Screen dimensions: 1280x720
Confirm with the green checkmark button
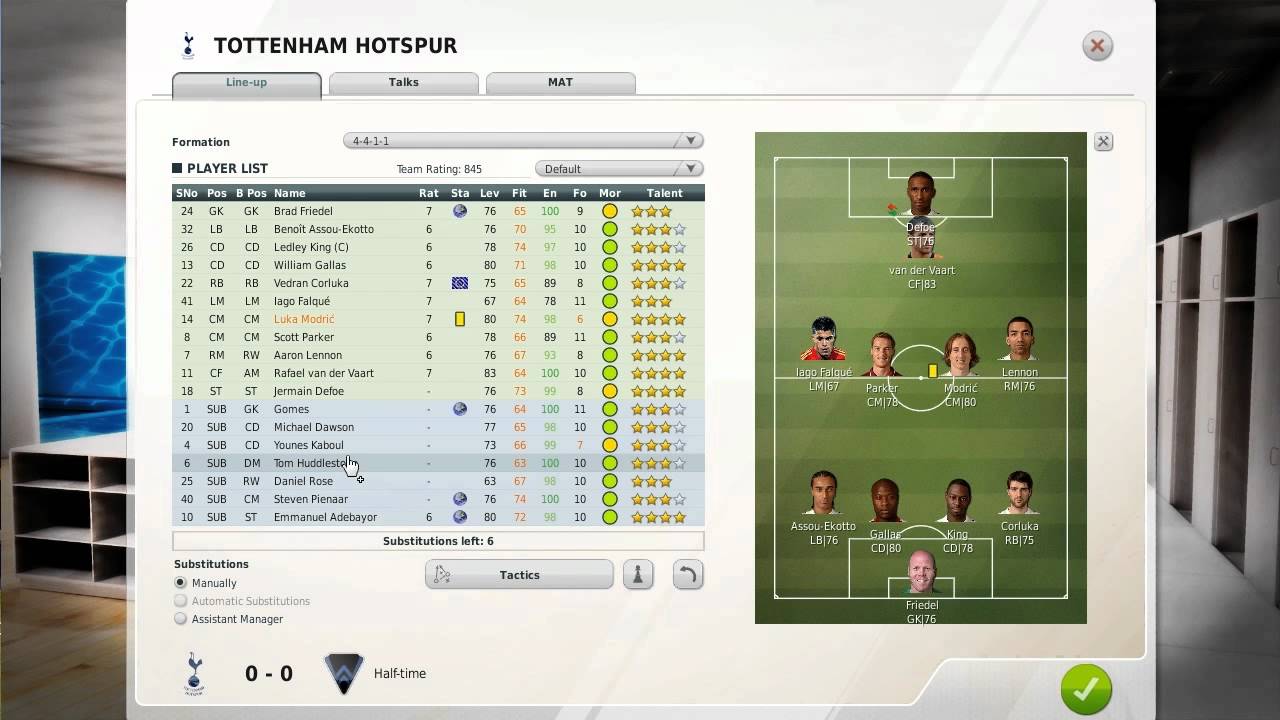(x=1086, y=689)
